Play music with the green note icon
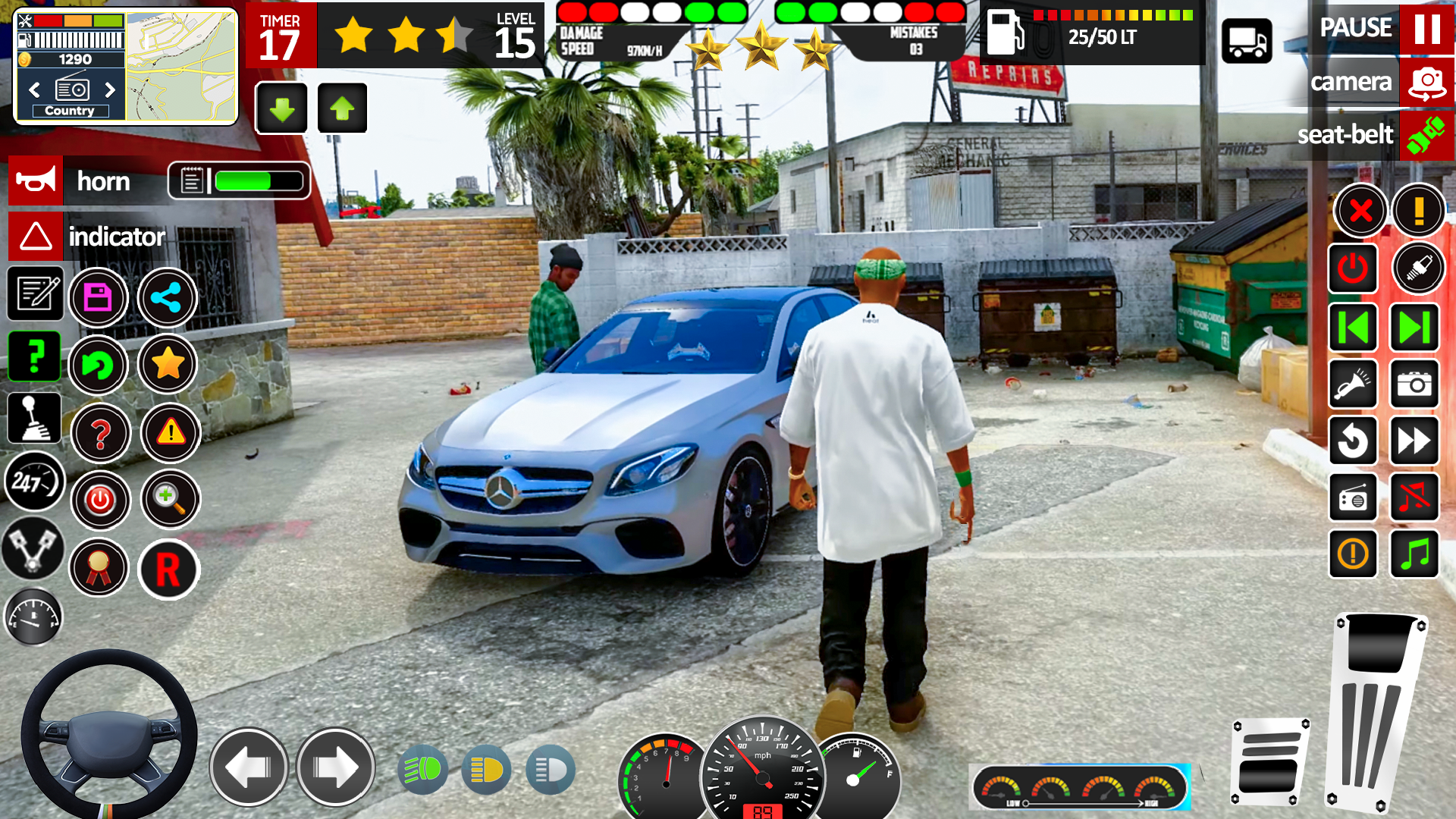1456x819 pixels. [x=1414, y=554]
